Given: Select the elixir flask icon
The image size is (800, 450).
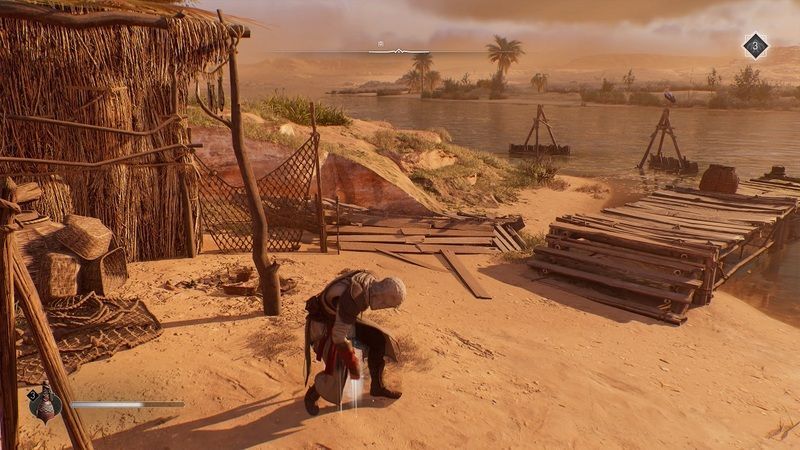Looking at the screenshot, I should pos(46,404).
